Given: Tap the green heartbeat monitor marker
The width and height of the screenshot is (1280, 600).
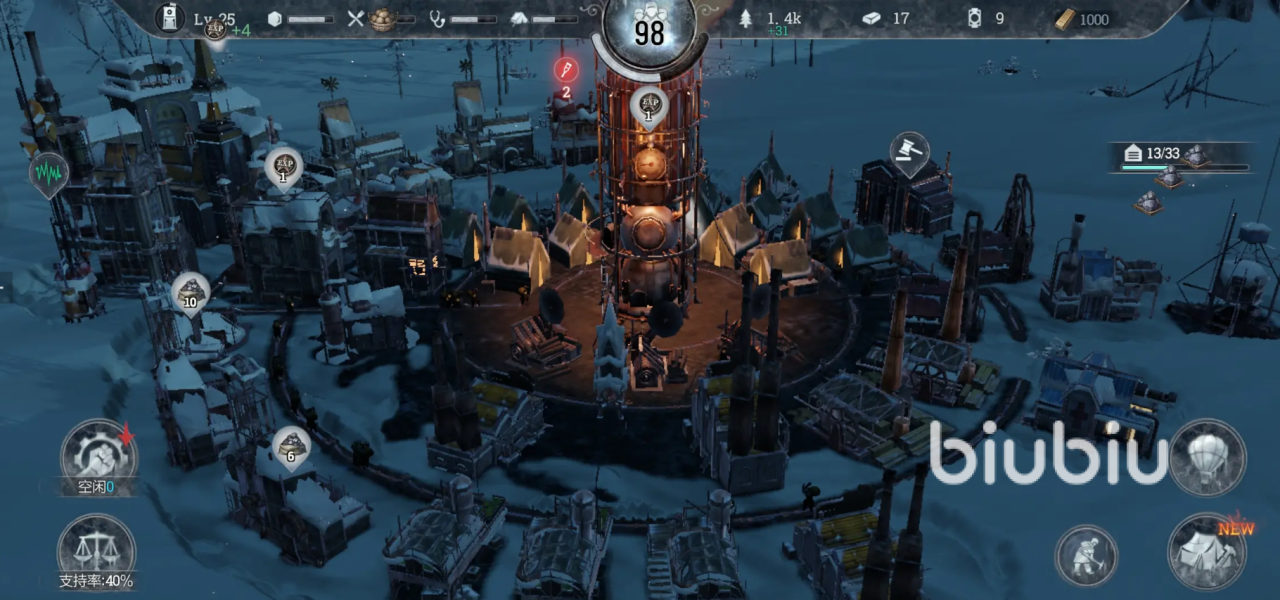Looking at the screenshot, I should pos(47,172).
